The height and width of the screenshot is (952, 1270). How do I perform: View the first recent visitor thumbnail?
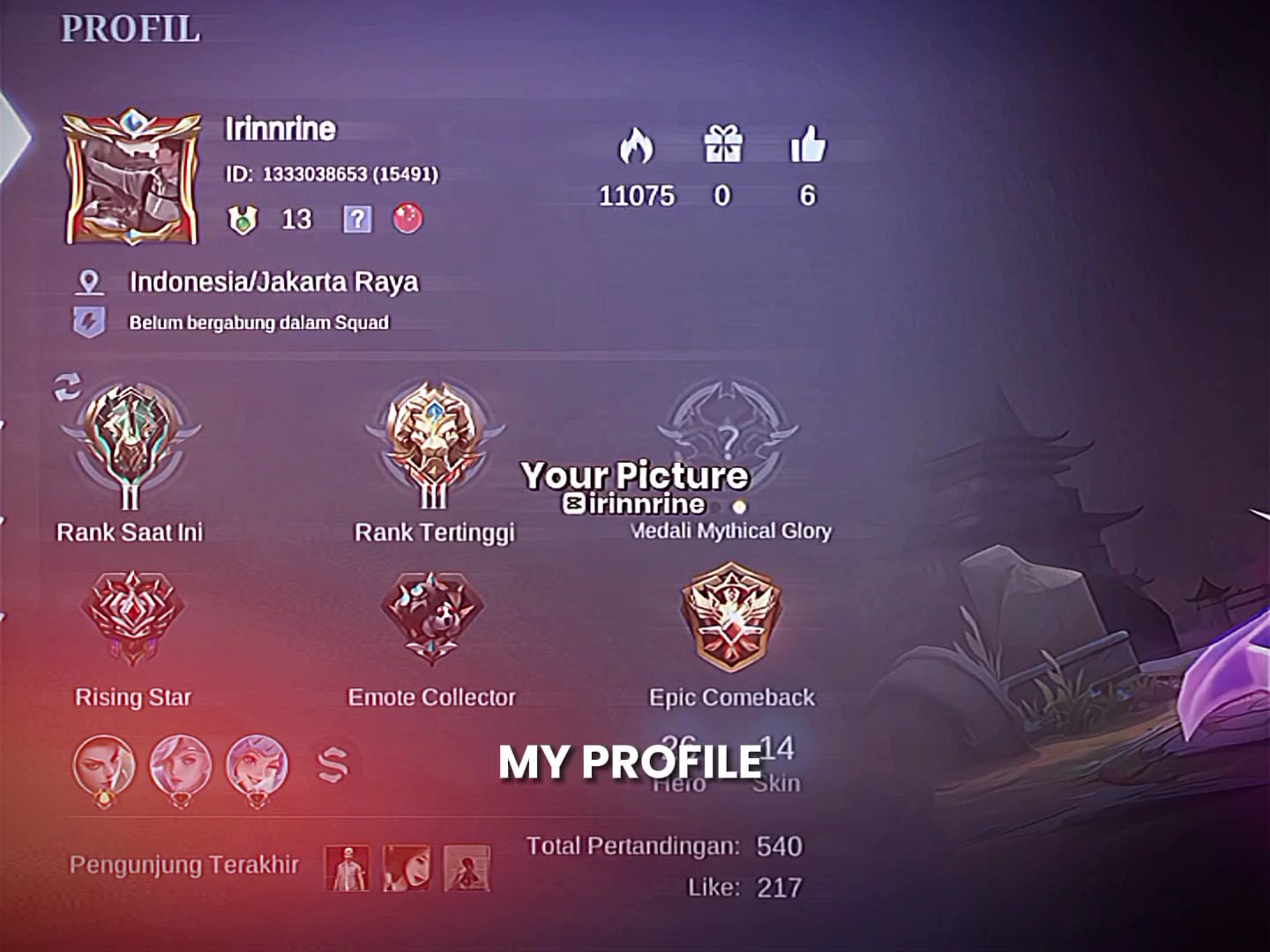[347, 868]
